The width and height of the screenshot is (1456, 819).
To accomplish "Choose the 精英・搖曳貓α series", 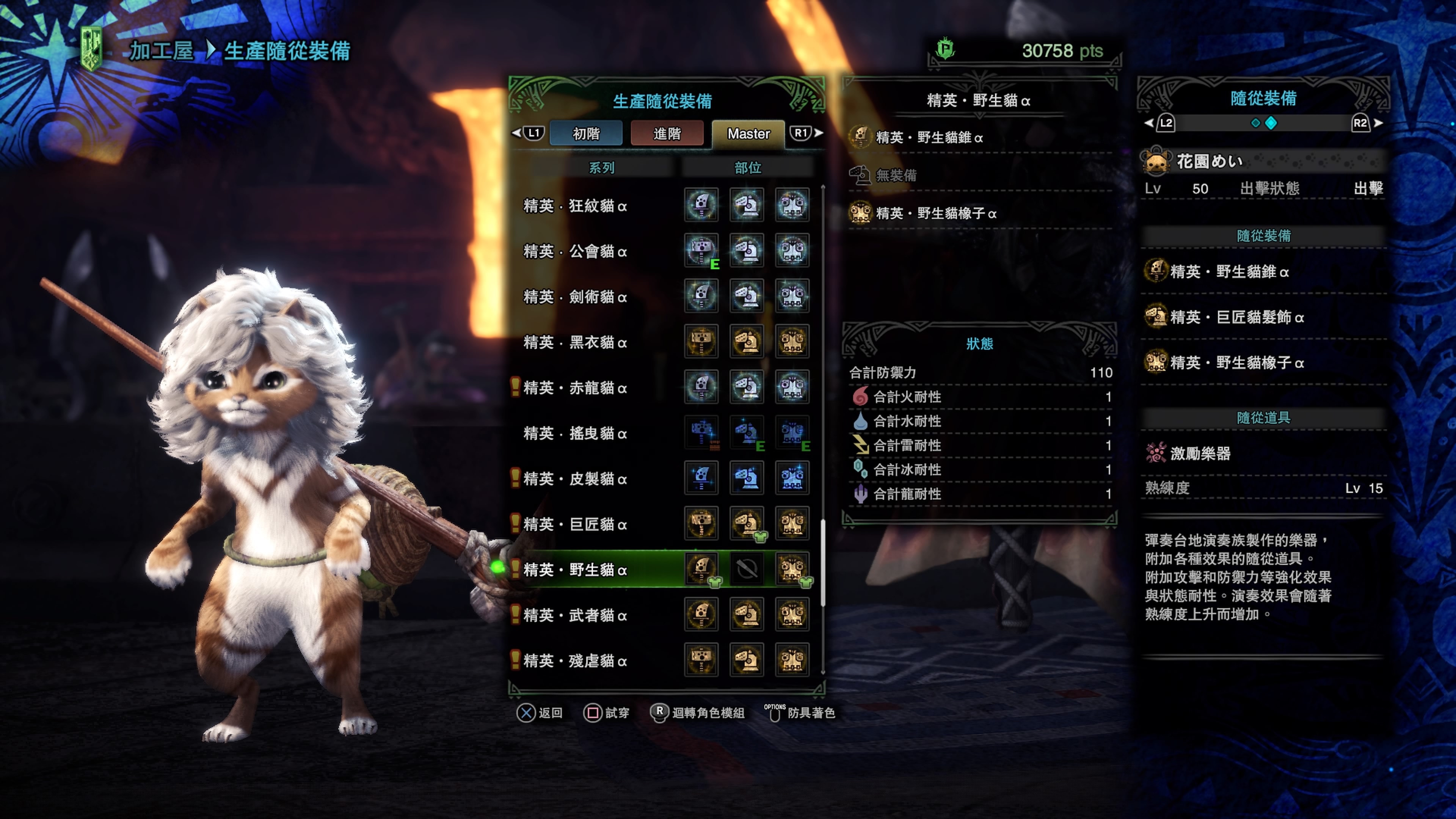I will click(x=575, y=433).
